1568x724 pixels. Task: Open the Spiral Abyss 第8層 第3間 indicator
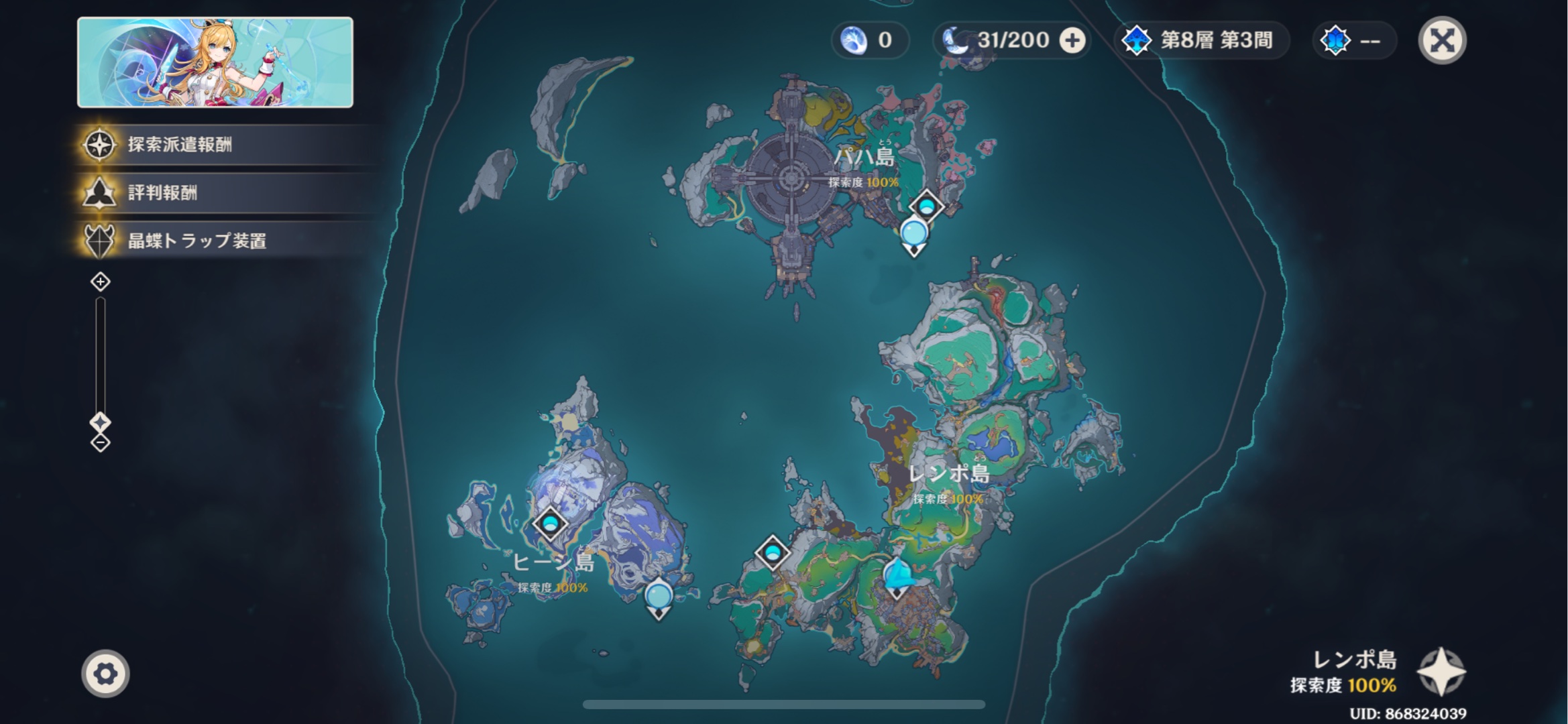point(1202,41)
